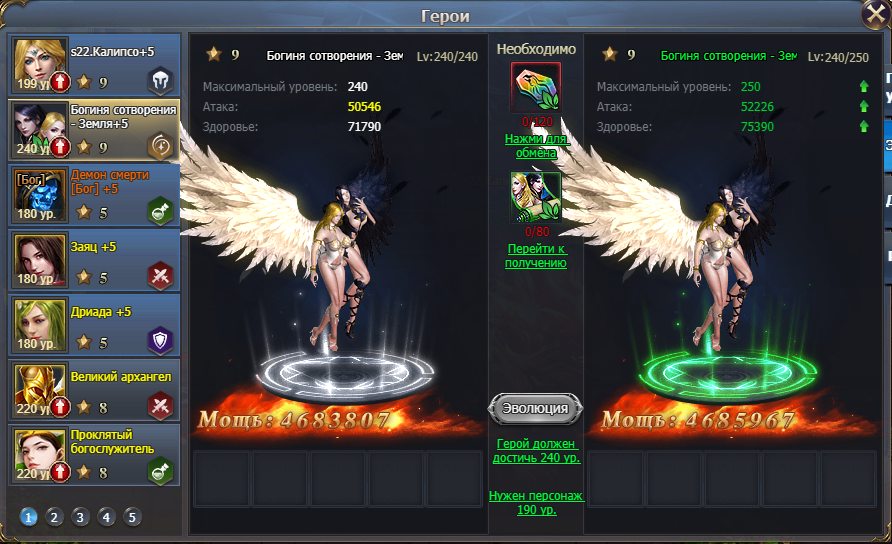The width and height of the screenshot is (892, 544).
Task: Click the rainbow crystal material icon
Action: pos(536,88)
